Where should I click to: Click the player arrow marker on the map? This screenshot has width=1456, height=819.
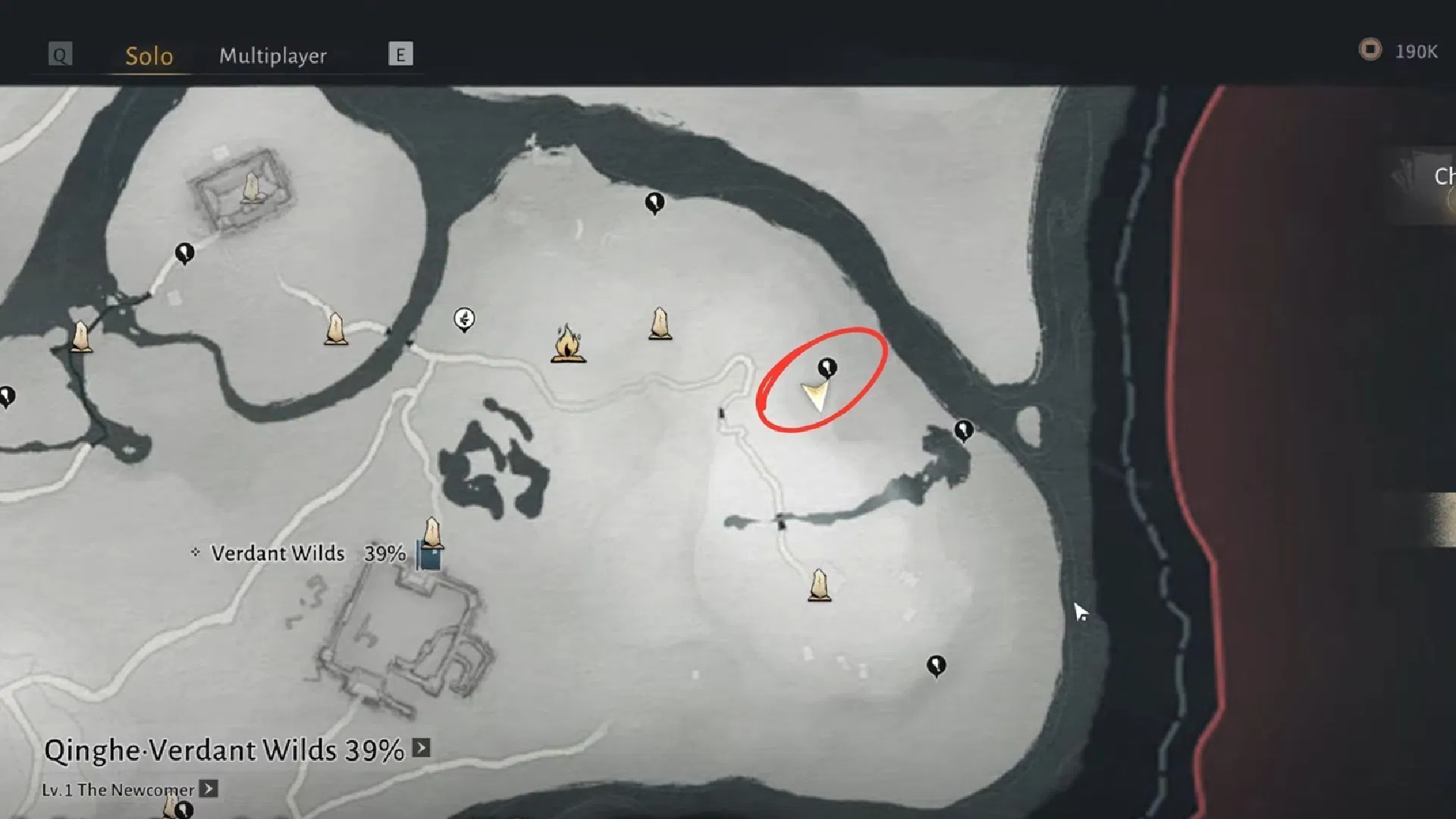(x=816, y=396)
